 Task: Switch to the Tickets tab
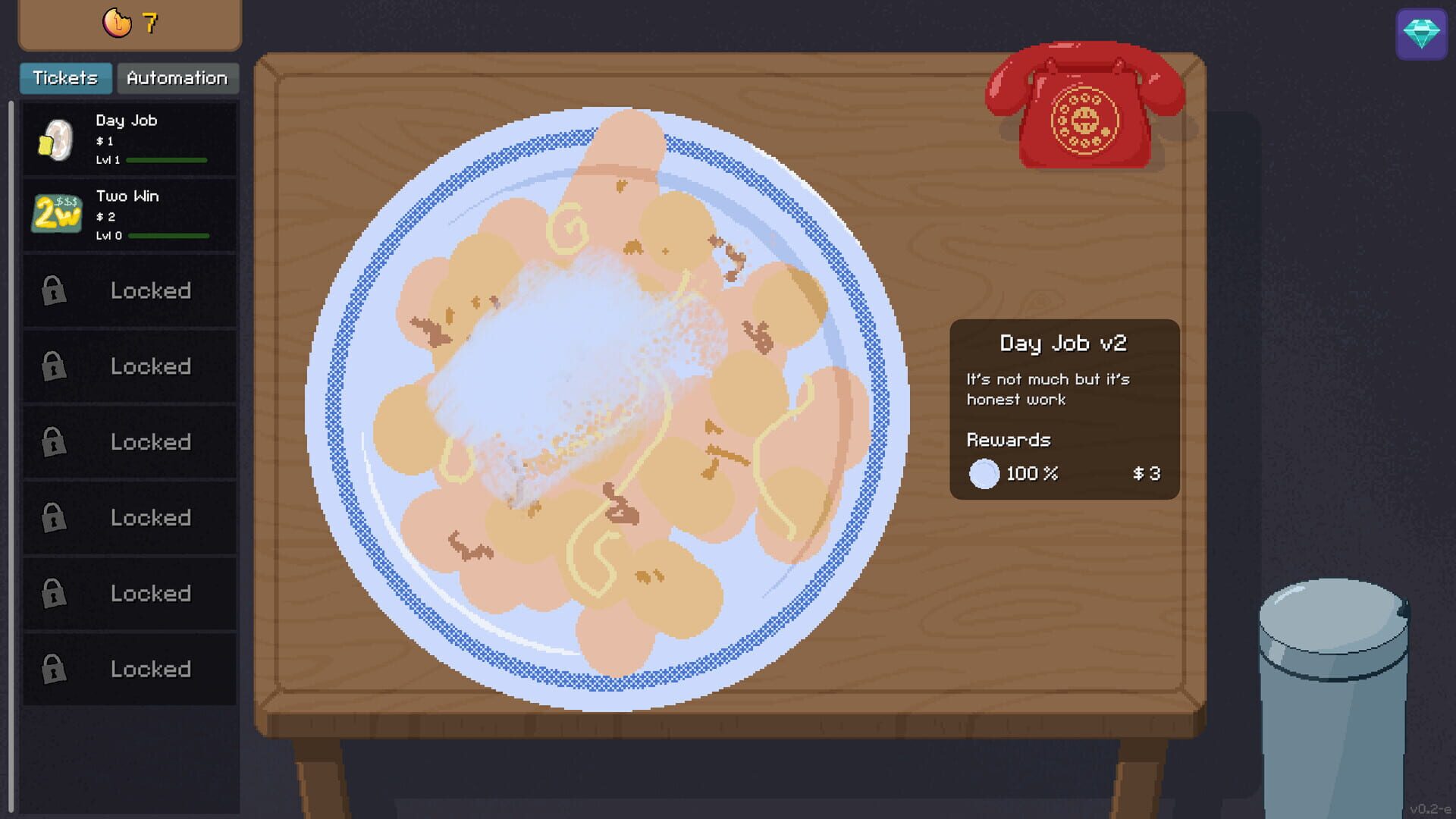pyautogui.click(x=65, y=77)
